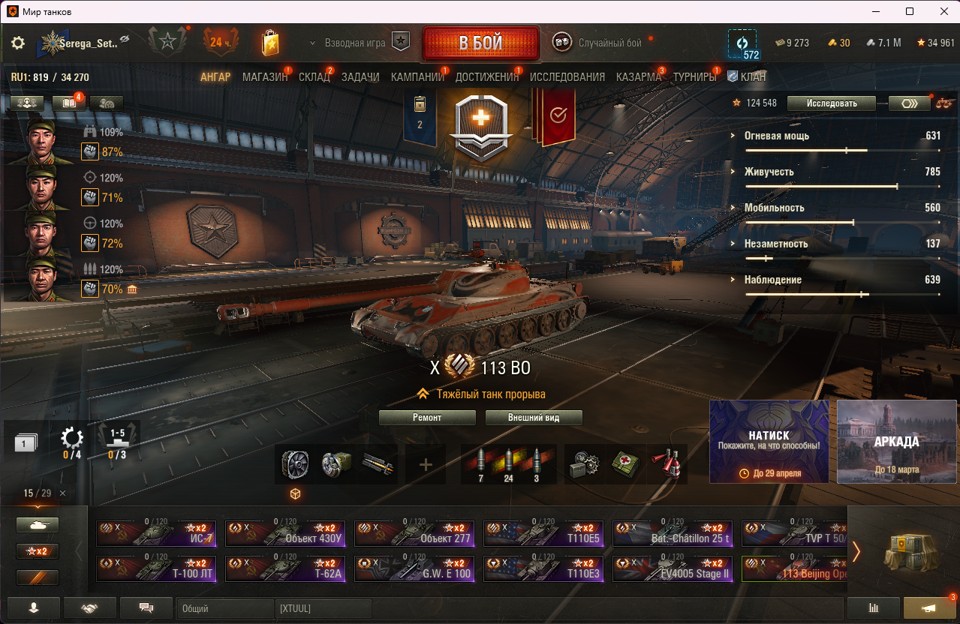Click the Исследовать button

click(830, 103)
